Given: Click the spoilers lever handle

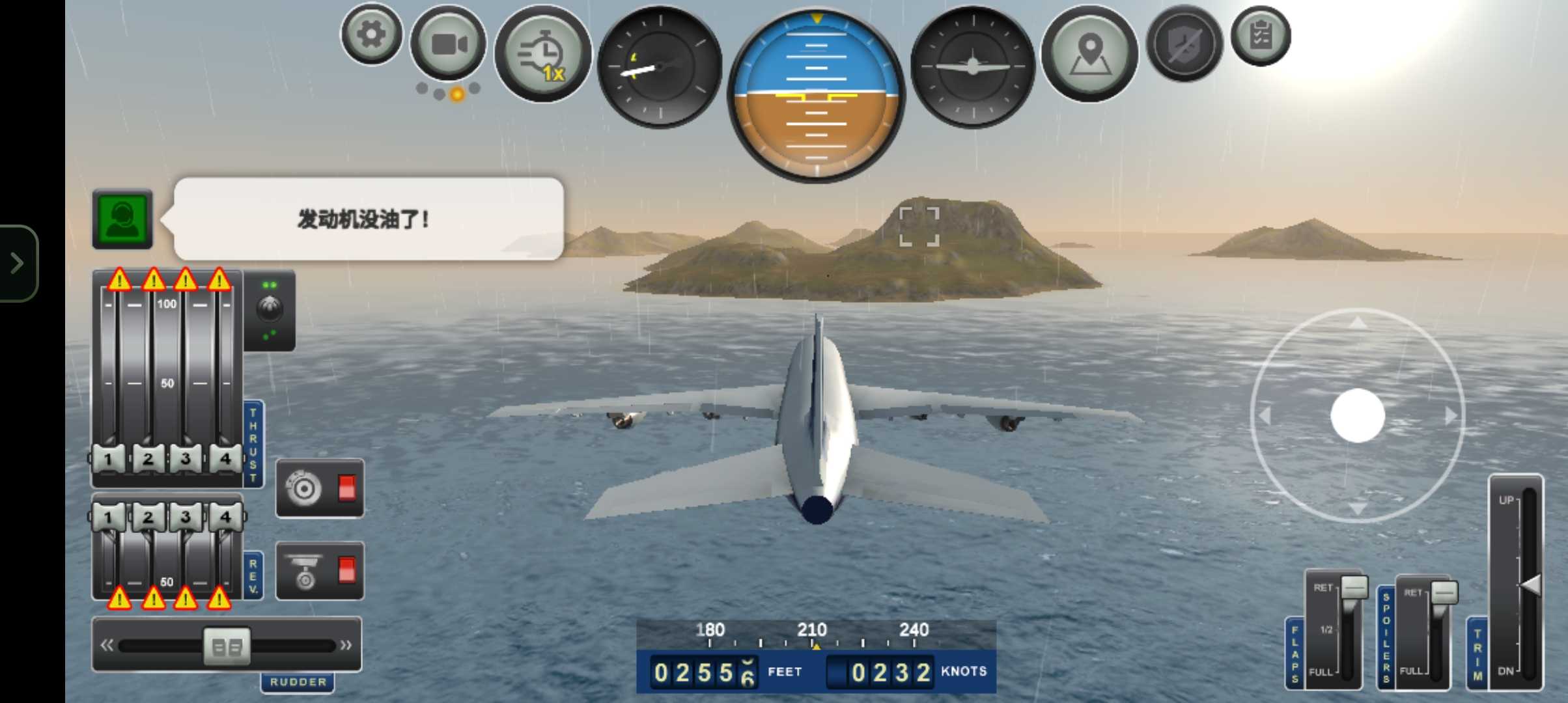Looking at the screenshot, I should 1444,592.
